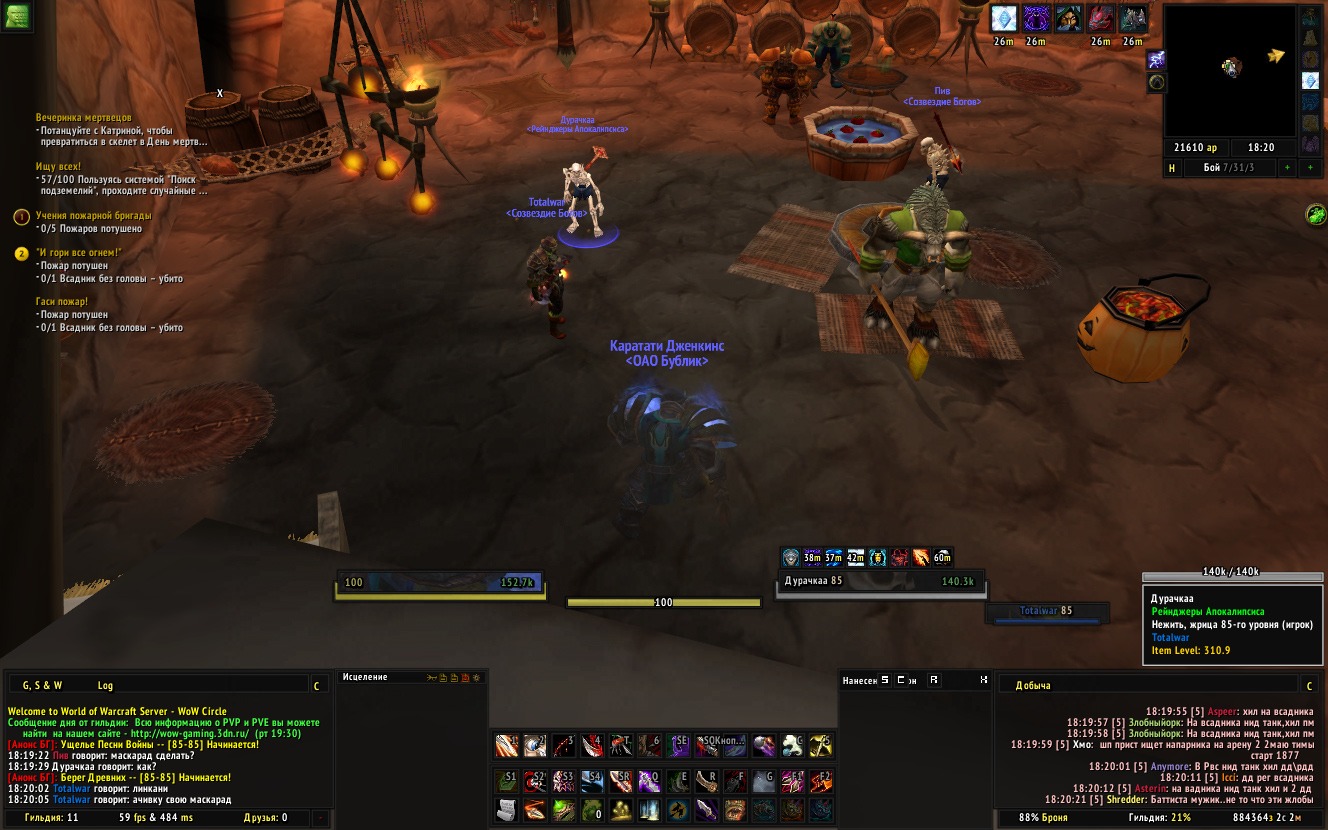Image resolution: width=1328 pixels, height=830 pixels.
Task: Click the eyeball ability on slot 2
Action: tap(536, 745)
